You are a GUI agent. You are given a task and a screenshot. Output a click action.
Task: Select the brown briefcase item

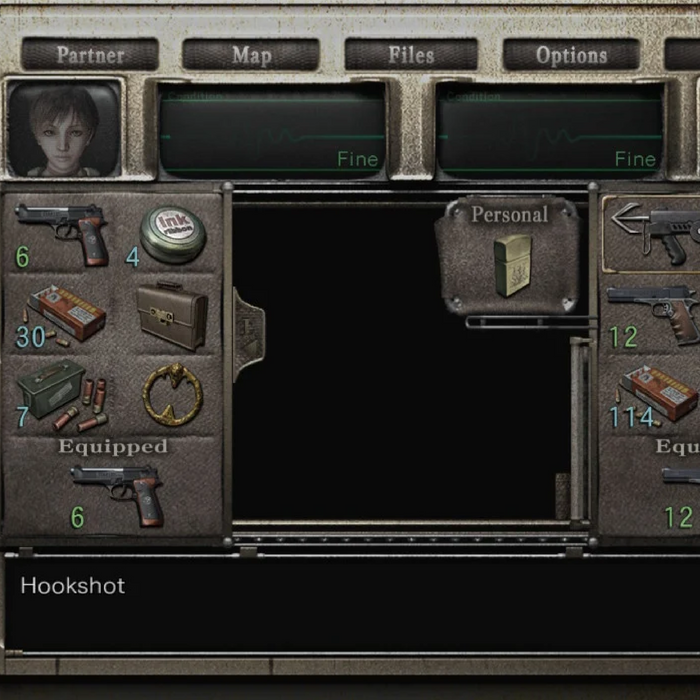point(172,314)
